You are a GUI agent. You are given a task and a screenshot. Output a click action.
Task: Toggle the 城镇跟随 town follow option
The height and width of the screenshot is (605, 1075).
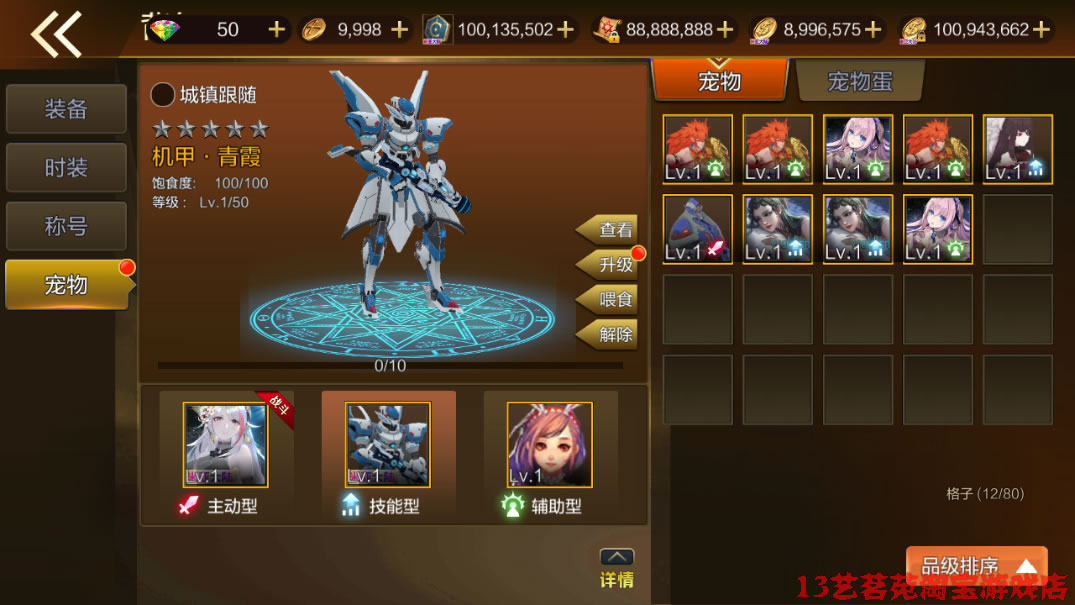163,95
